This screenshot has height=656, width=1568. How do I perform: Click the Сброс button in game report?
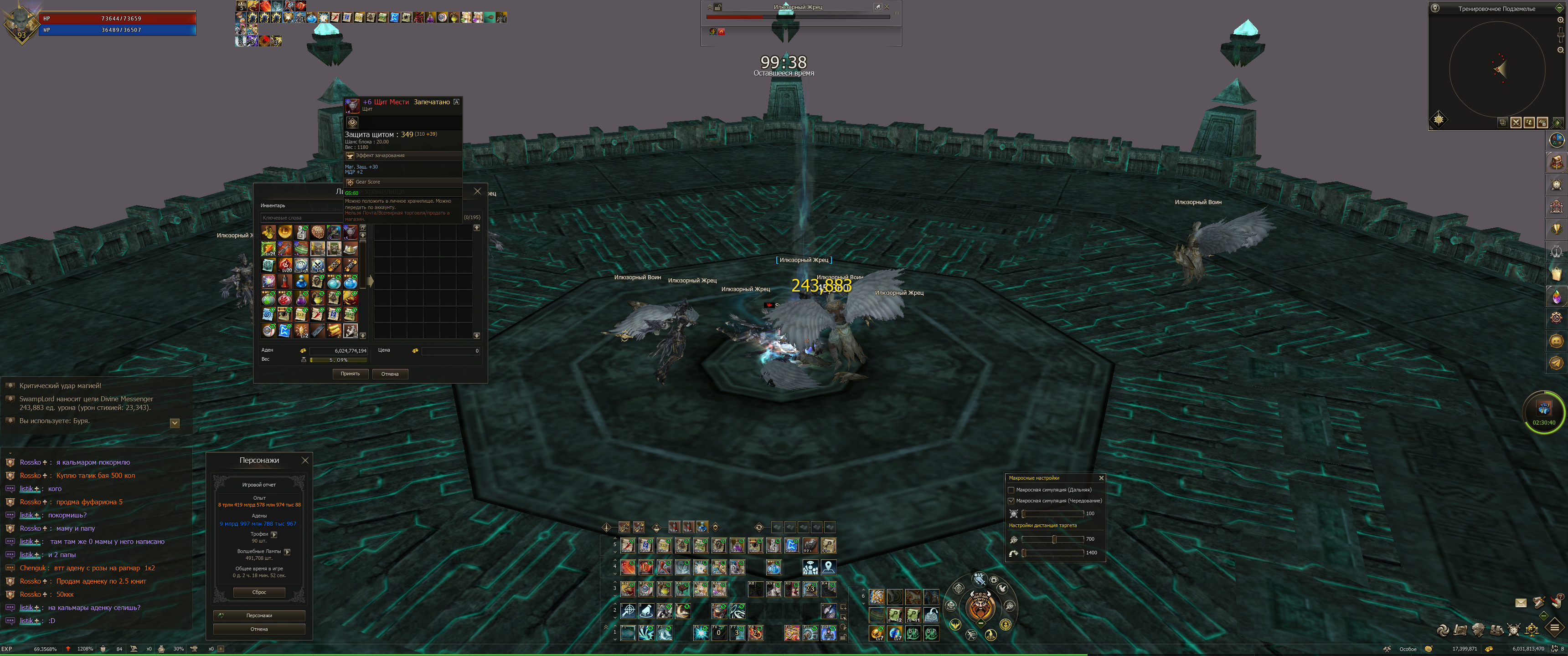259,592
